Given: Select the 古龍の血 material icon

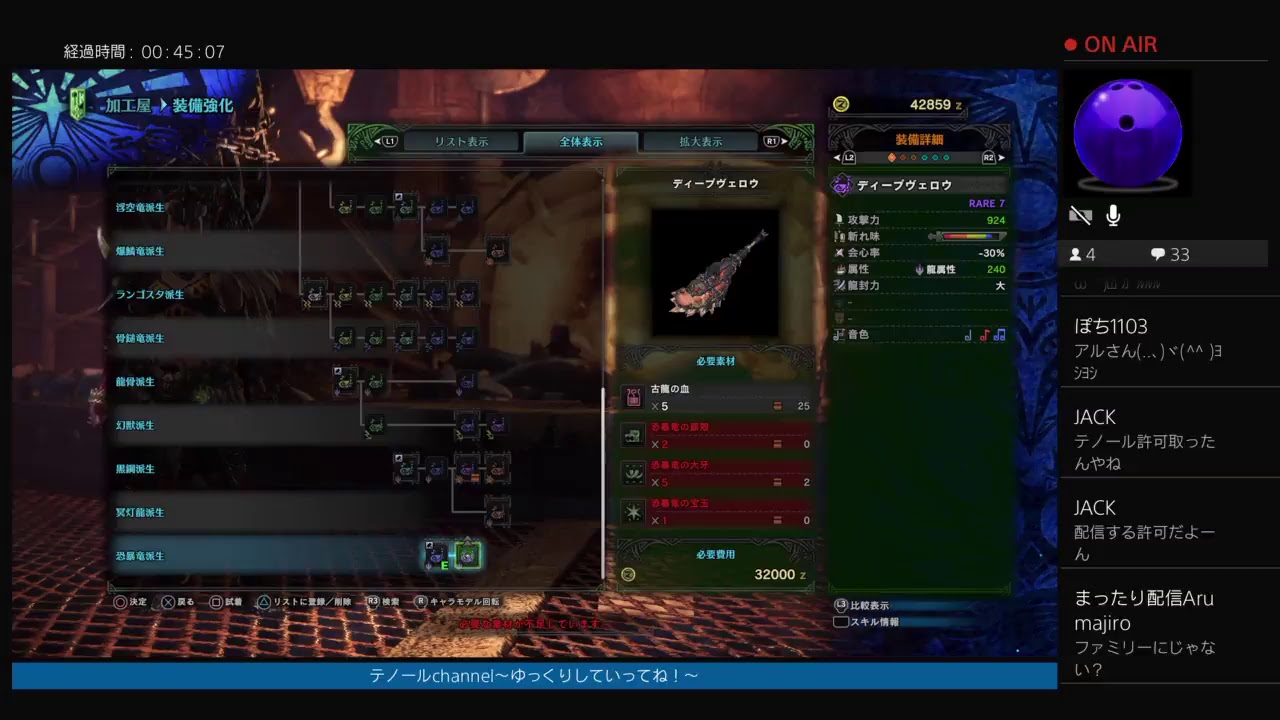Looking at the screenshot, I should click(x=633, y=397).
